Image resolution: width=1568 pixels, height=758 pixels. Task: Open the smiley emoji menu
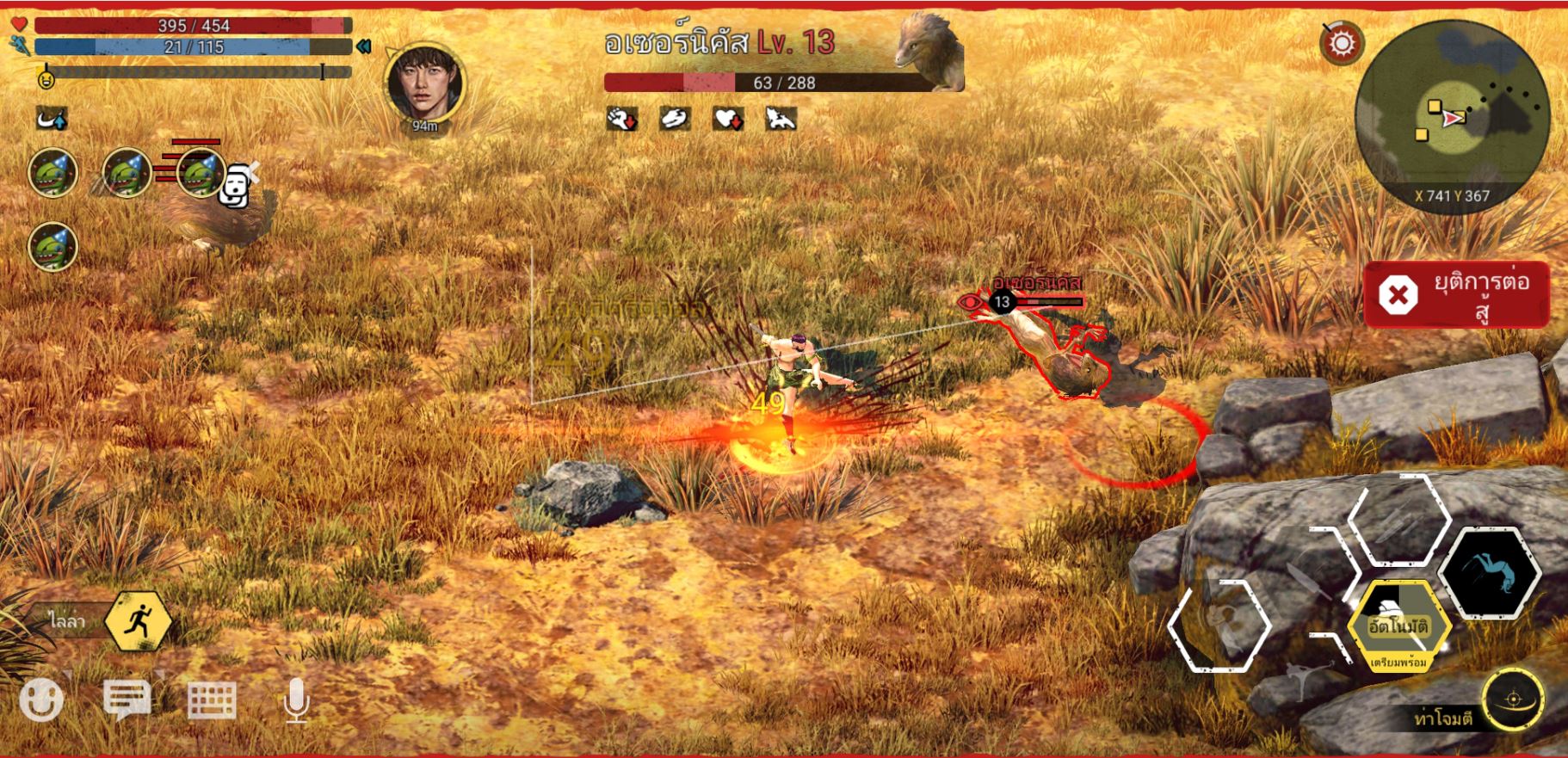[x=41, y=699]
